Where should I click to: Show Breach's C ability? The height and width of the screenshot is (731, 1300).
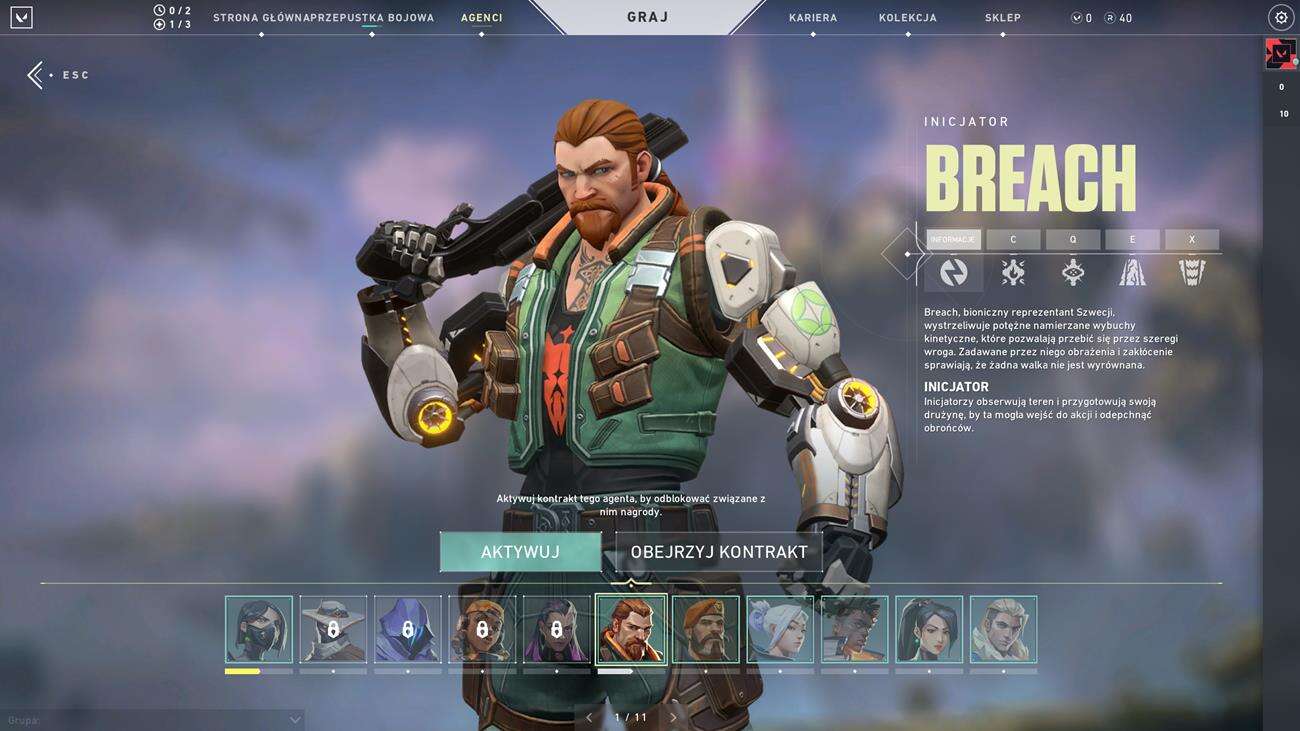(x=1013, y=240)
